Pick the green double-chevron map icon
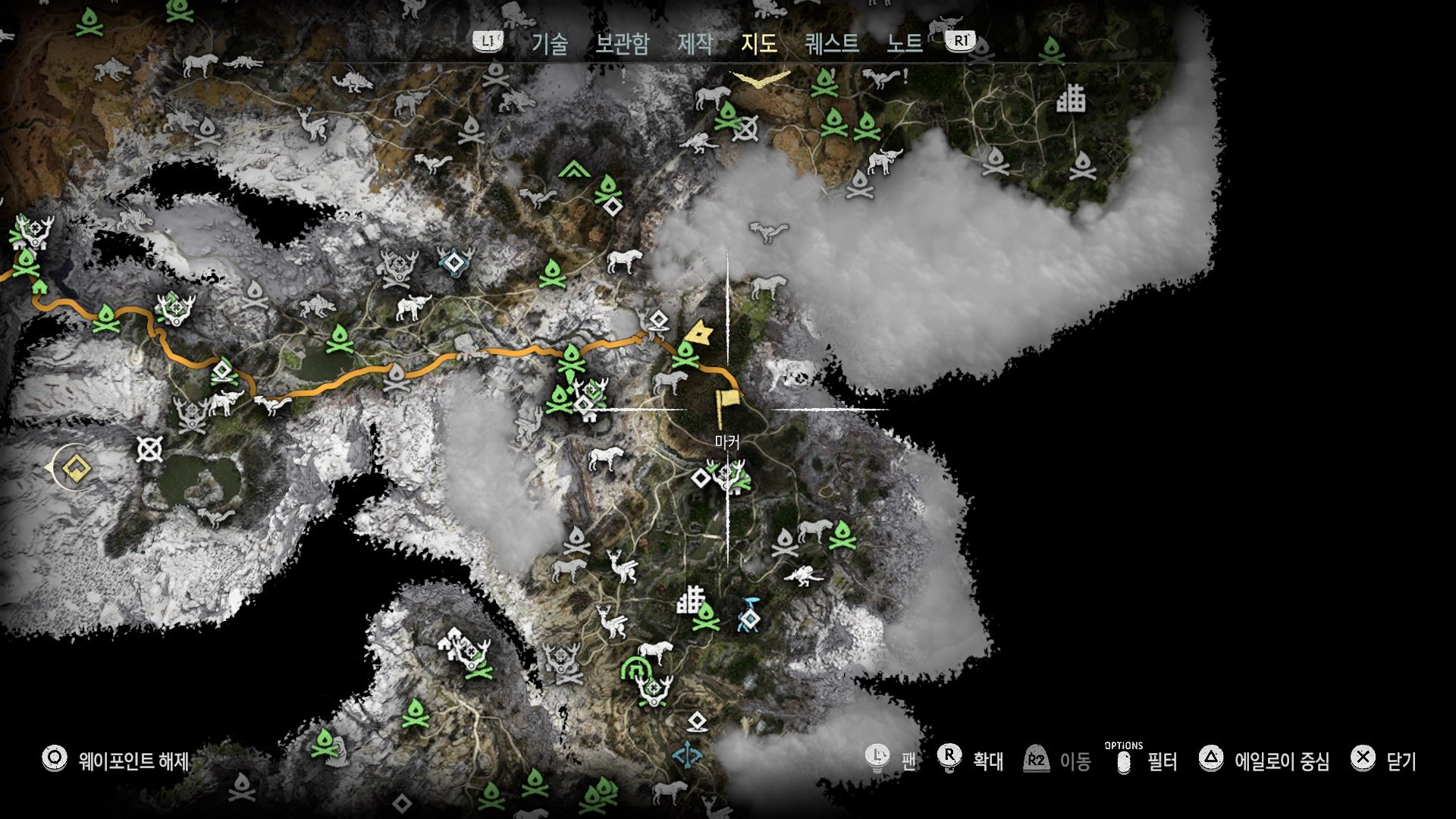Screen dimensions: 1456x819 (574, 169)
